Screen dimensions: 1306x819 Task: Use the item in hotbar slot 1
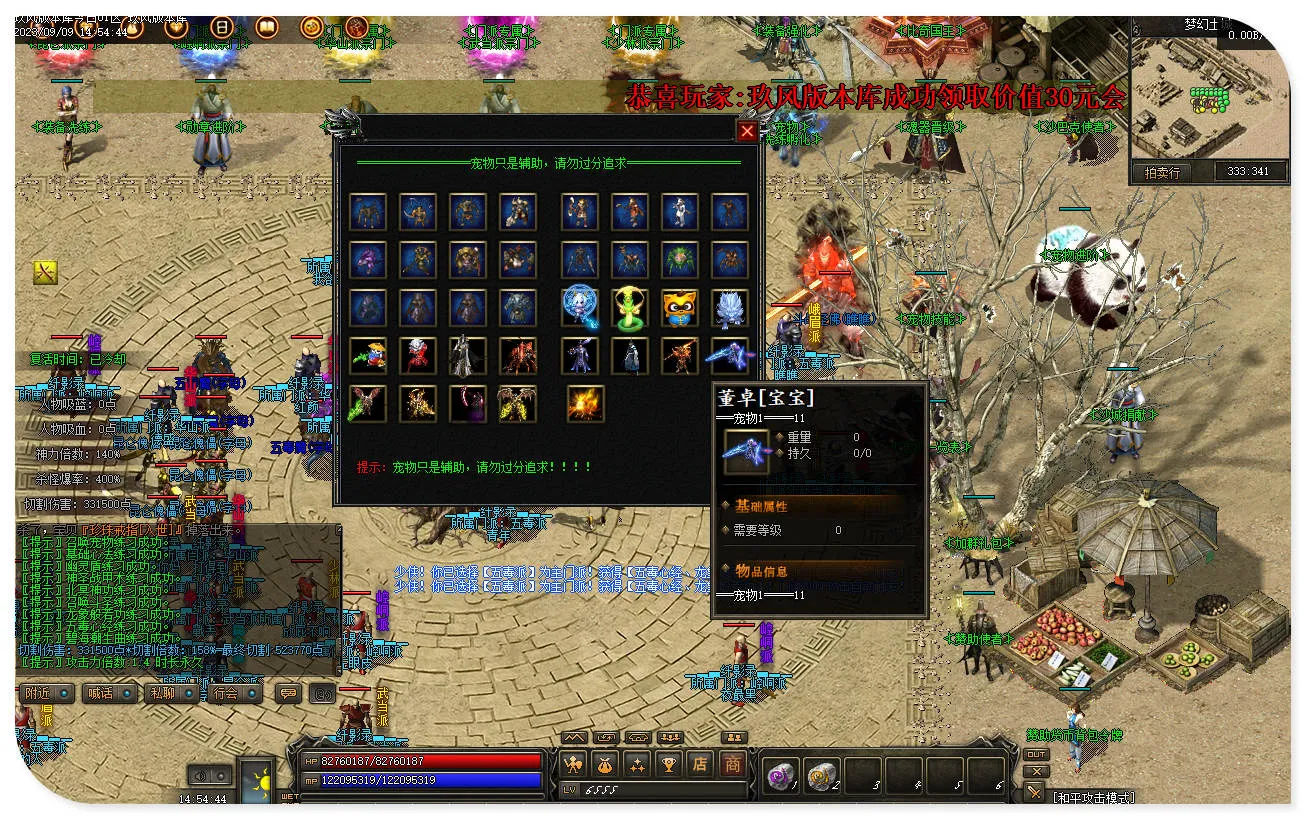tap(779, 774)
